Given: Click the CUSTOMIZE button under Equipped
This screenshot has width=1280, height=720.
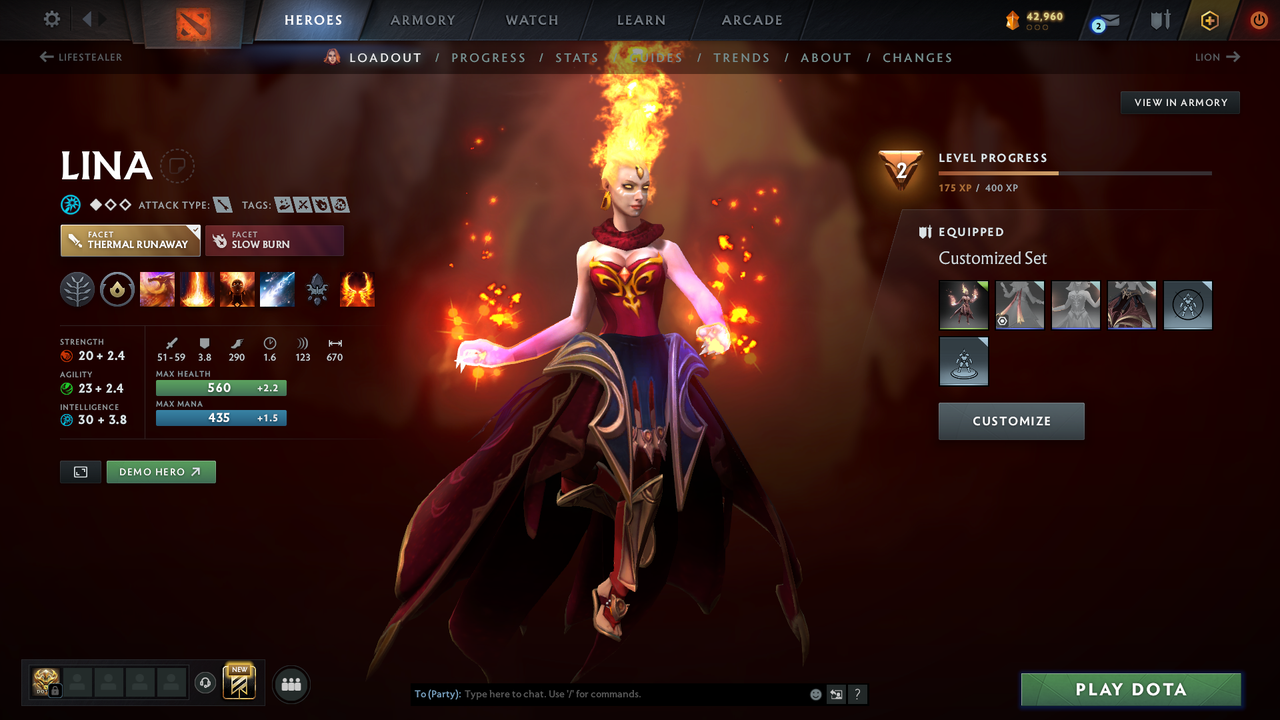Looking at the screenshot, I should [x=1011, y=421].
